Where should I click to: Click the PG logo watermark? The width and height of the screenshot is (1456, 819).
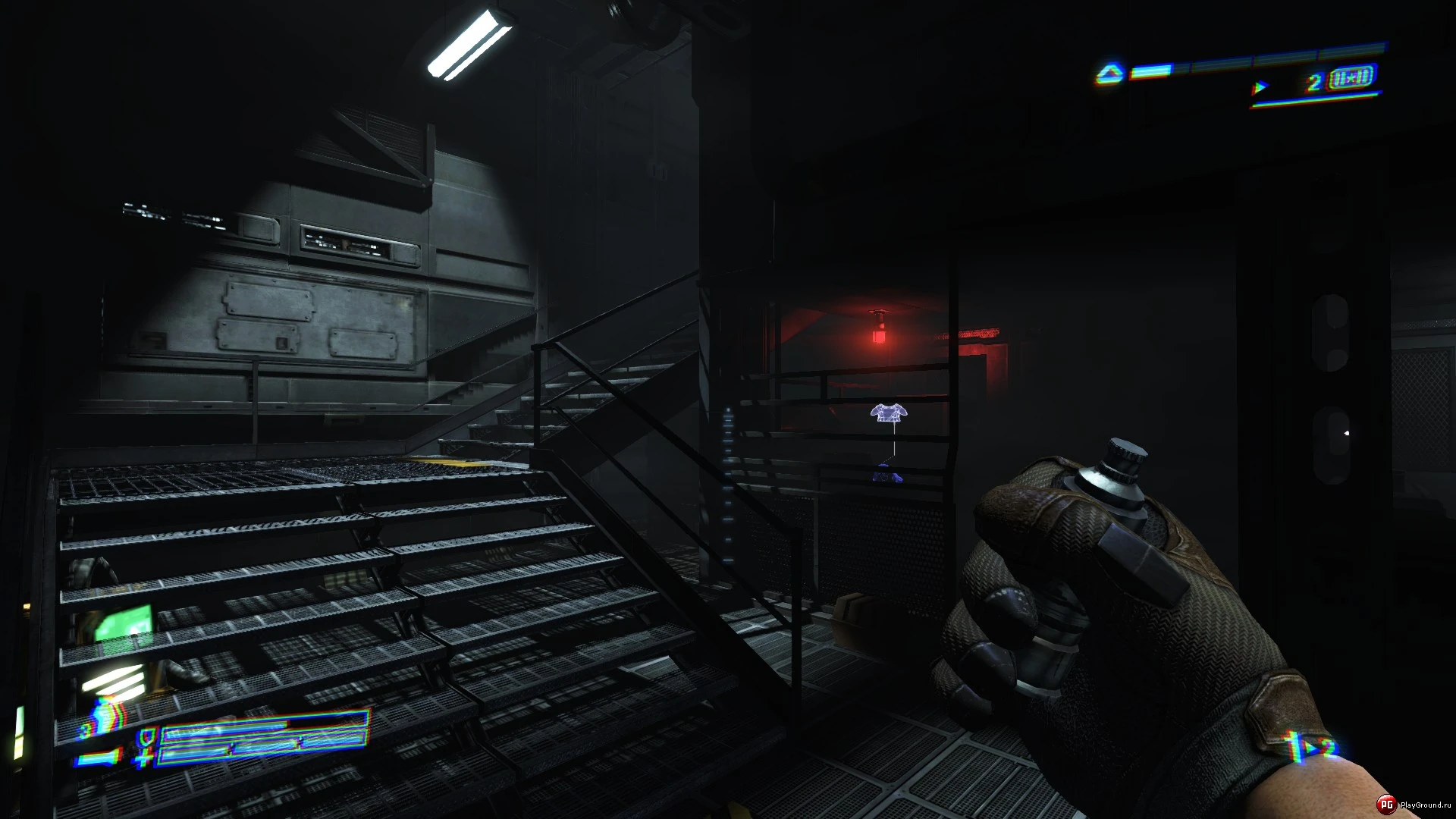point(1388,805)
